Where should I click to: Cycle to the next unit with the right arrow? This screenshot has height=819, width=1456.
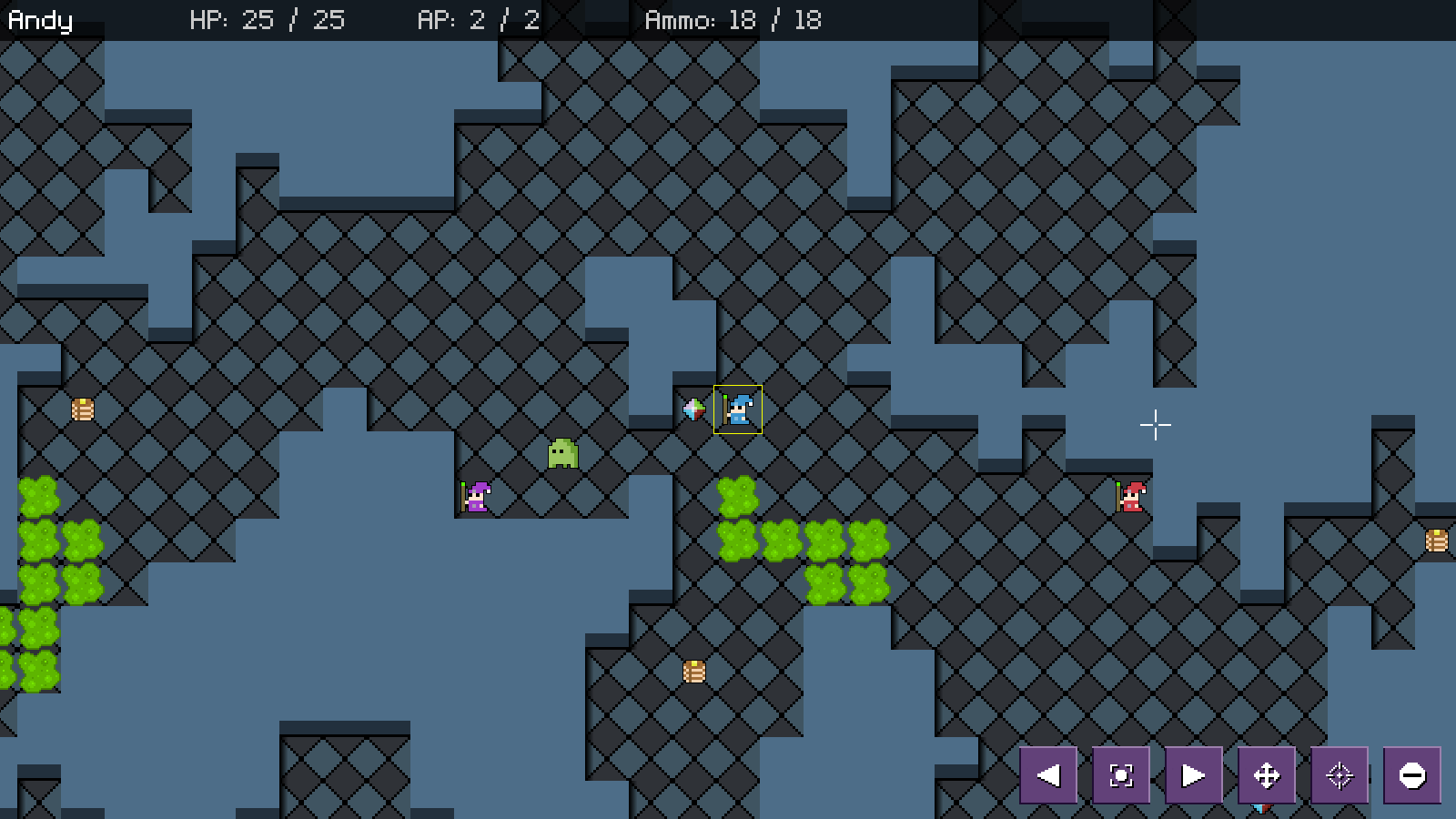(1193, 775)
